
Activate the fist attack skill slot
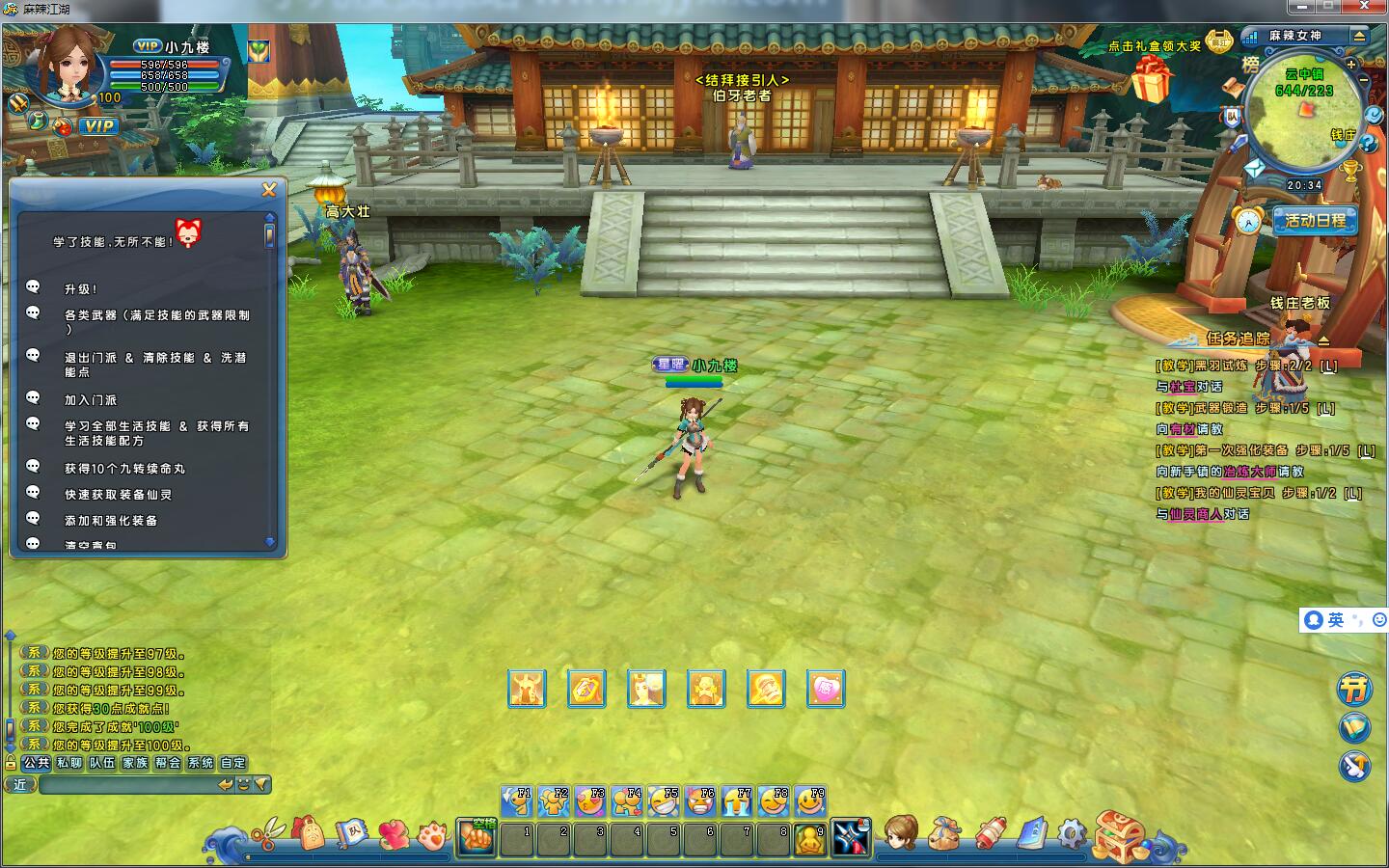click(477, 837)
